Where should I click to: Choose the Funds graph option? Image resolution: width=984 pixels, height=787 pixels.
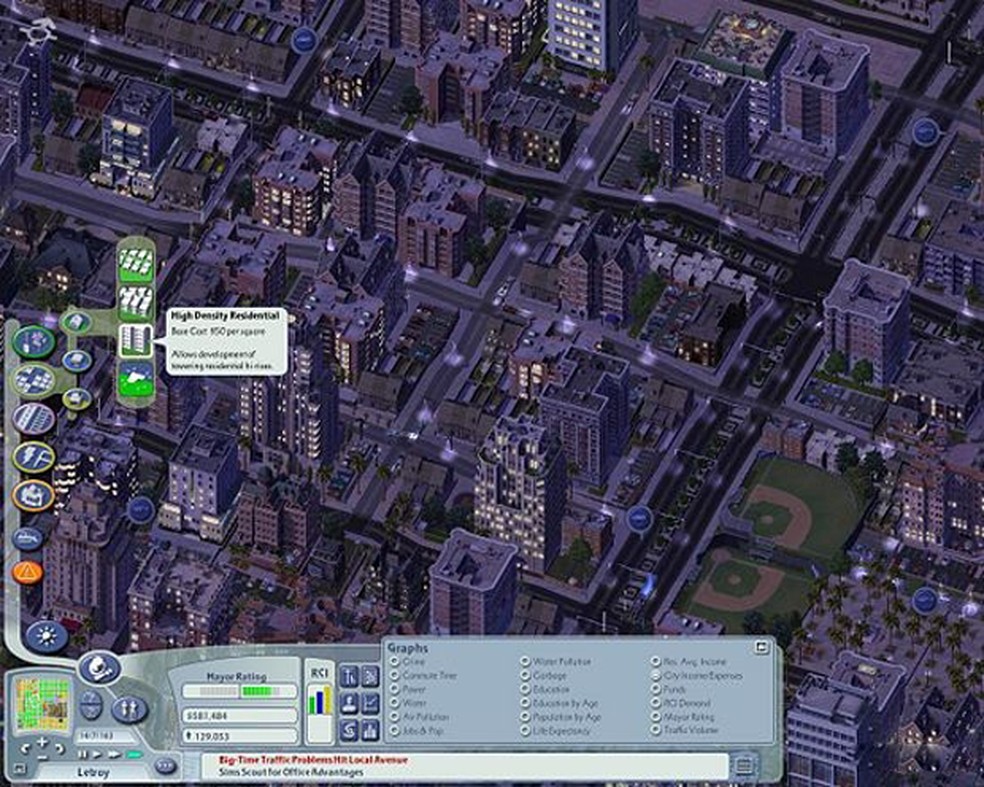click(656, 690)
